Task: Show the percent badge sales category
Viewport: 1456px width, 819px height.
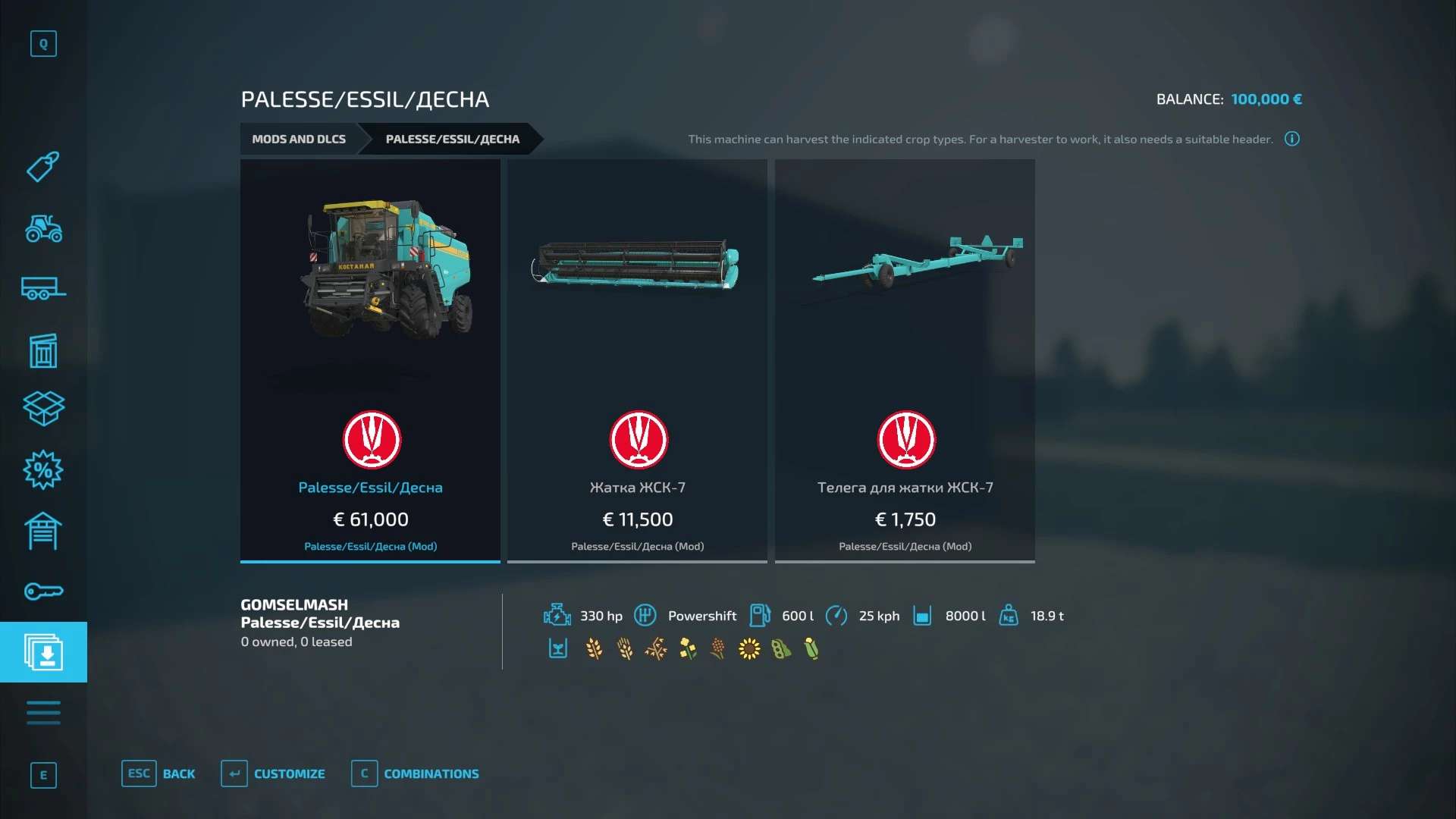Action: coord(43,470)
